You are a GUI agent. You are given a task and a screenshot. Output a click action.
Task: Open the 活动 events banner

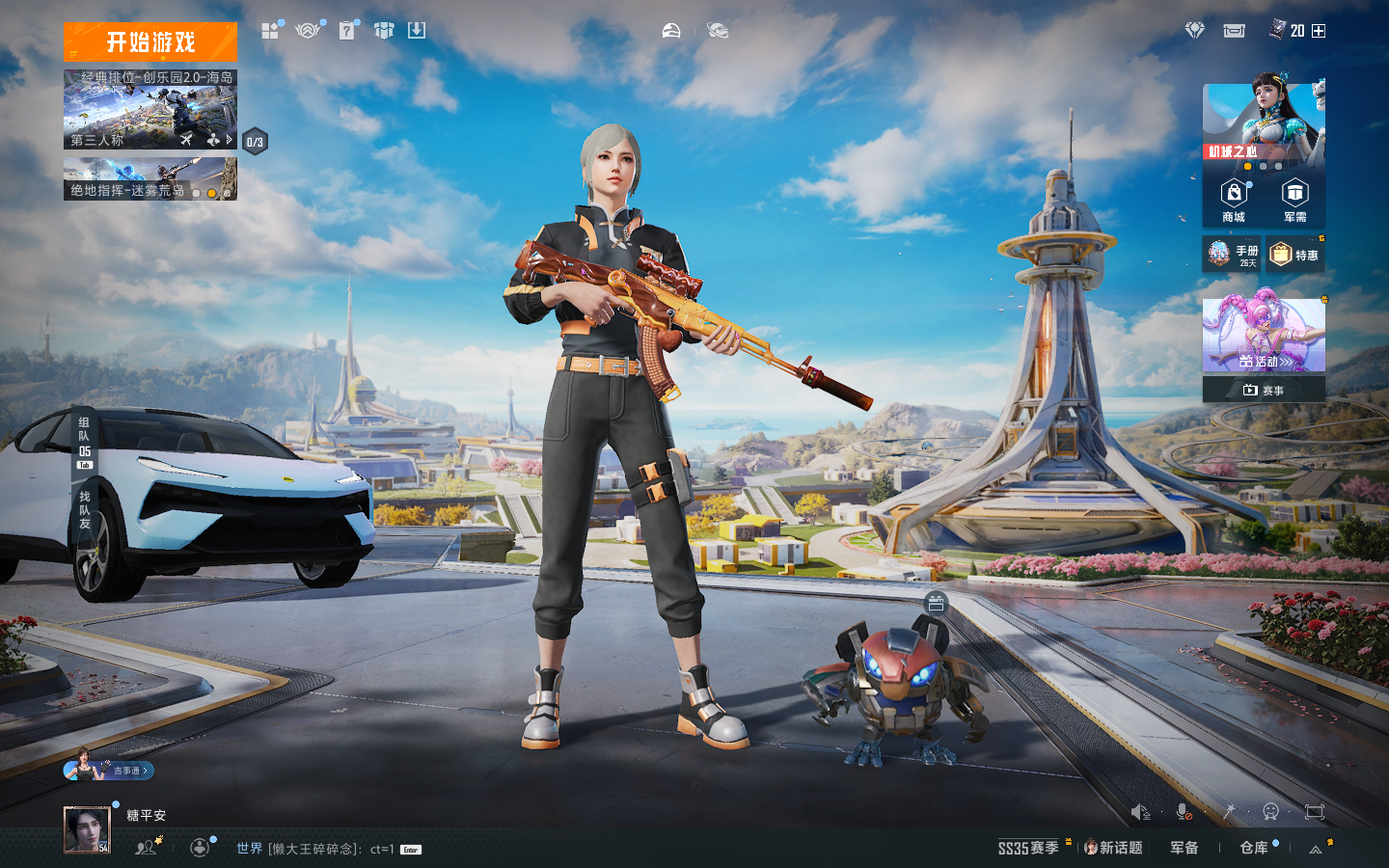click(x=1264, y=336)
